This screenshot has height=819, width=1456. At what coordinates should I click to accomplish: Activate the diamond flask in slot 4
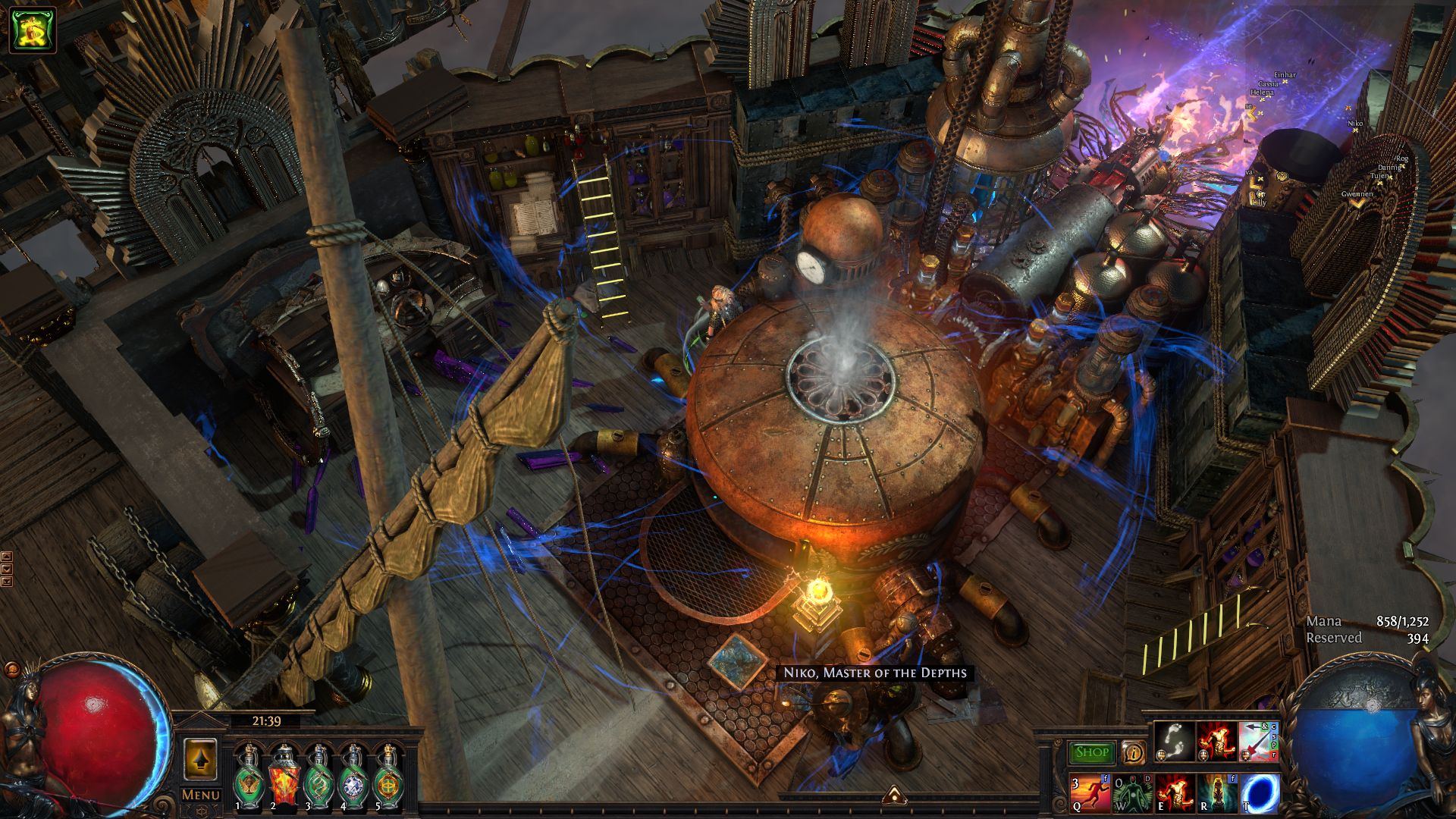(353, 779)
